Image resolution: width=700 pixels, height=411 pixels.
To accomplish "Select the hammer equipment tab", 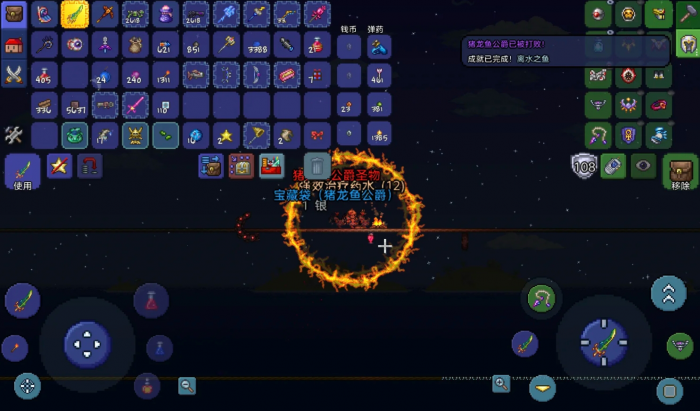I will click(x=687, y=12).
